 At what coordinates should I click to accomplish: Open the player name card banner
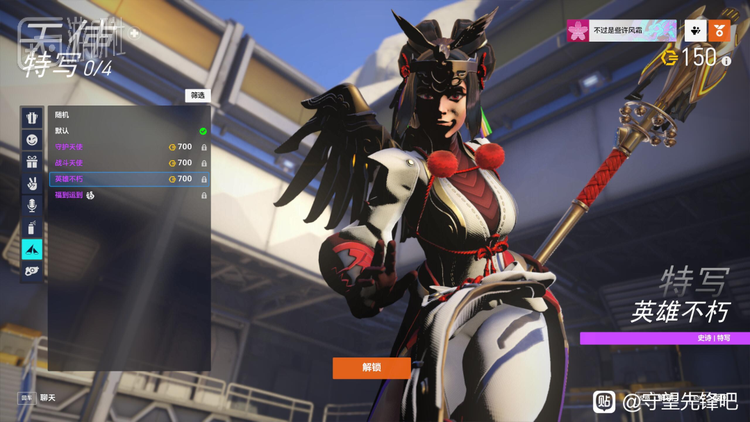(621, 31)
